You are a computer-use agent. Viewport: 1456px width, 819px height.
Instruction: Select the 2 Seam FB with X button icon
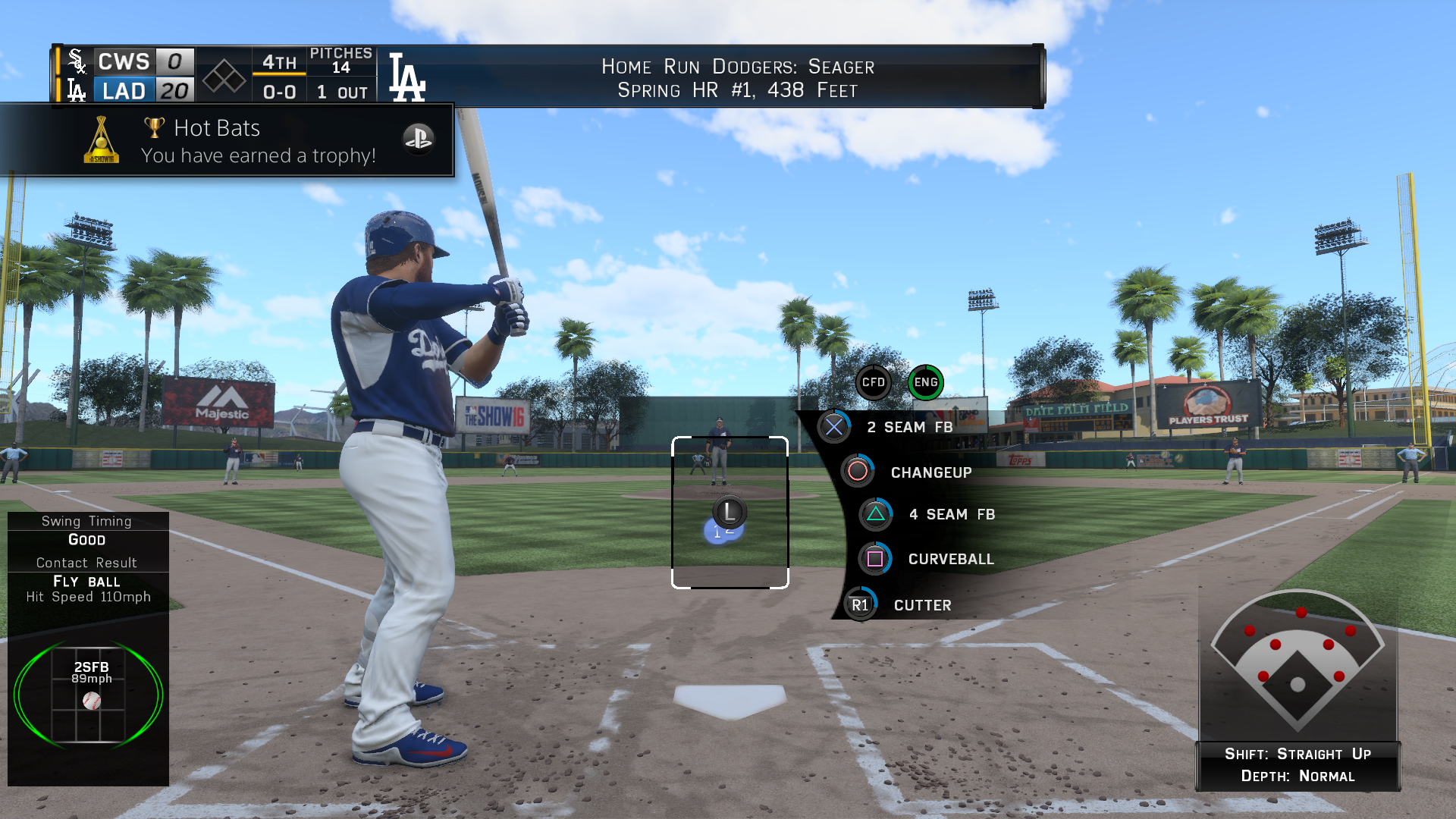[x=835, y=426]
